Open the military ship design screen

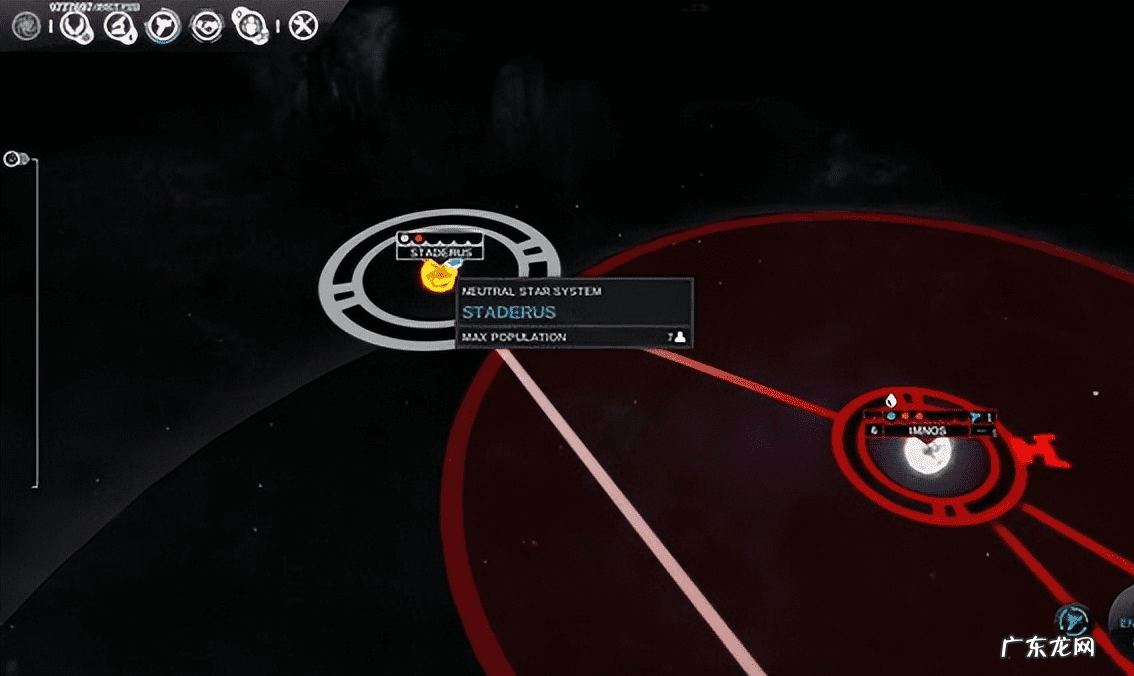(162, 26)
